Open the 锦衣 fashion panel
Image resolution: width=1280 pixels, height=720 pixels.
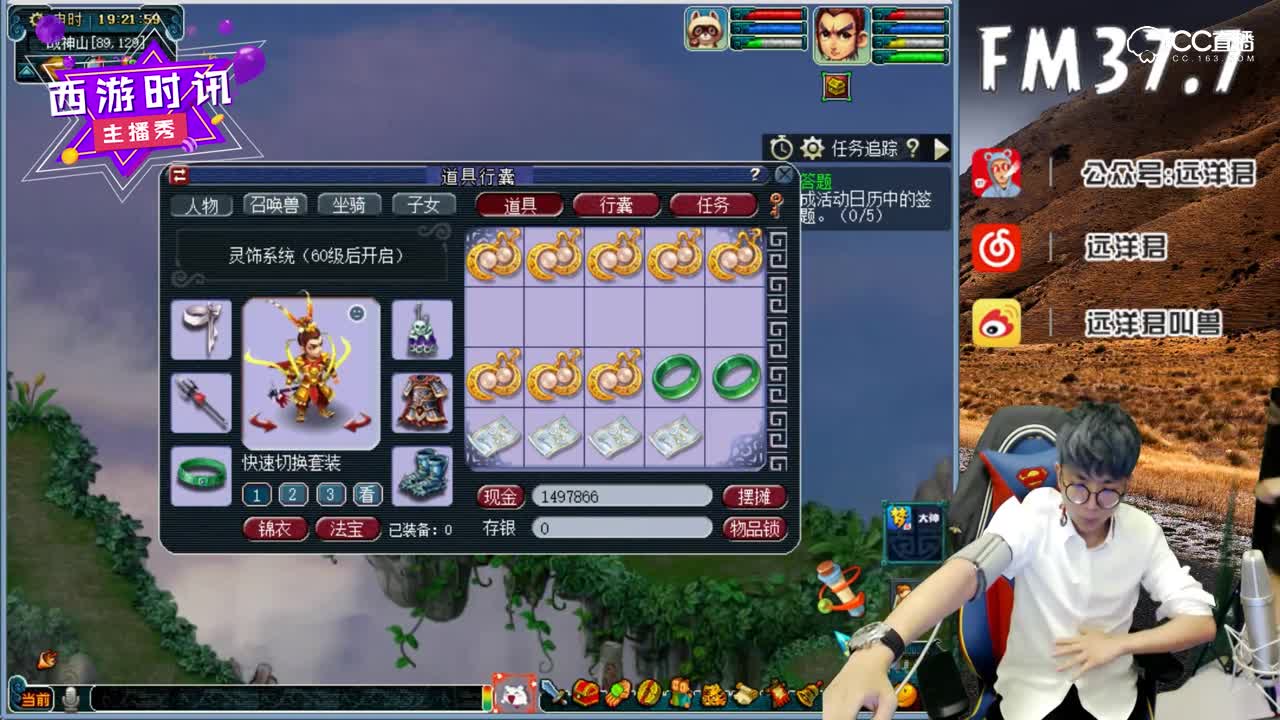tap(273, 528)
